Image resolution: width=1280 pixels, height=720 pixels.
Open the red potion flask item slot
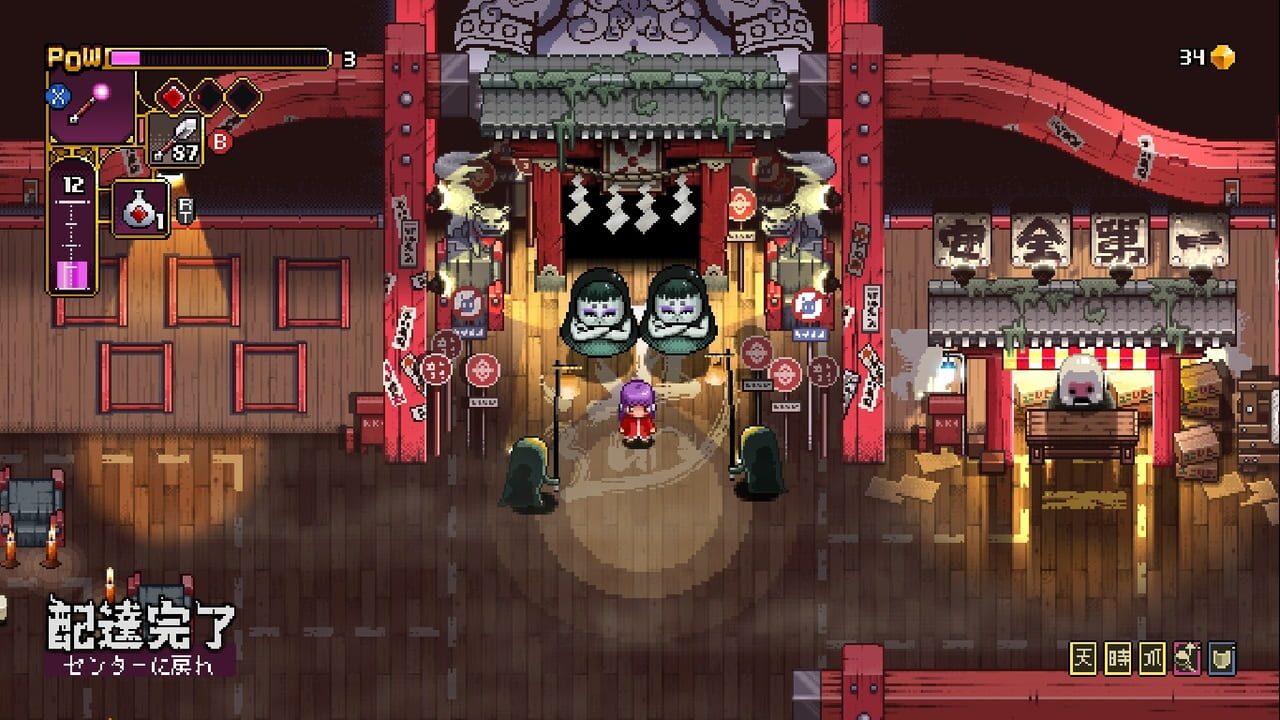coord(140,208)
